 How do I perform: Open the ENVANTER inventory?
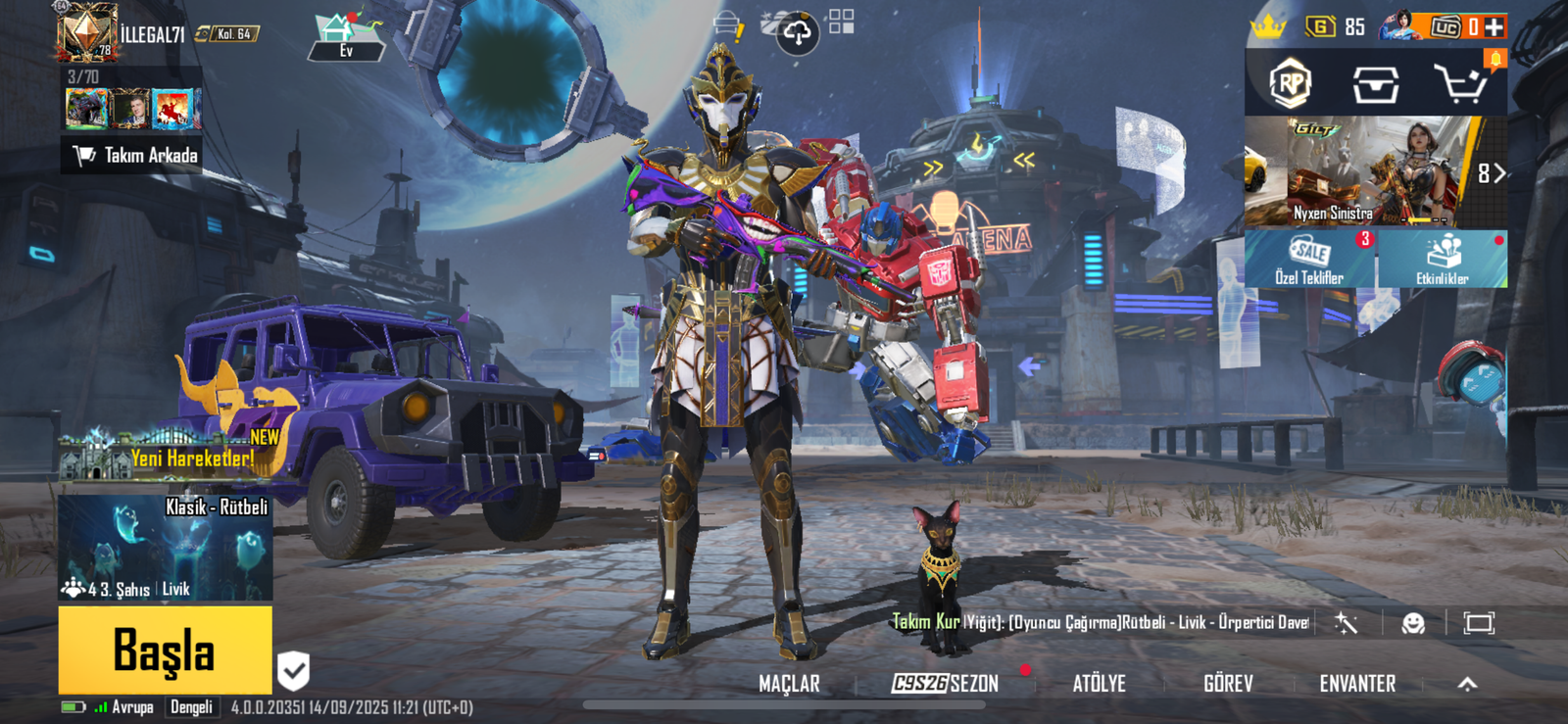(1357, 684)
